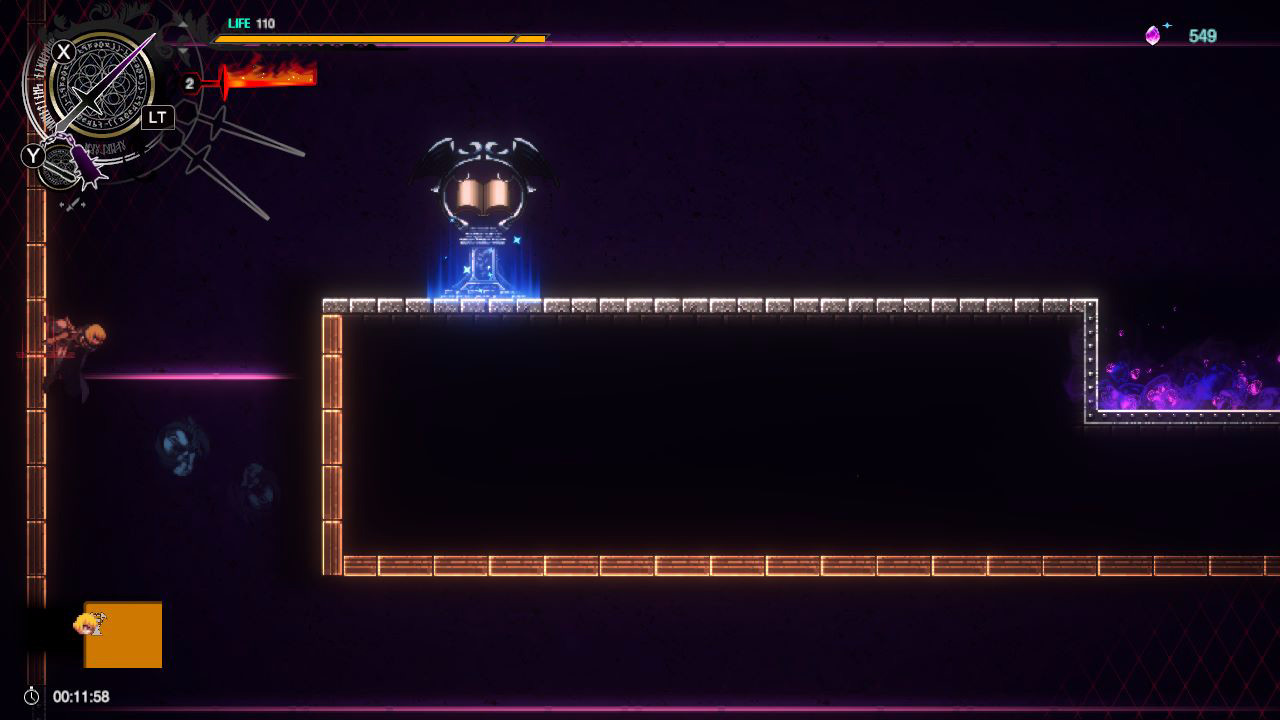The width and height of the screenshot is (1280, 720).
Task: Click the pink crystal currency icon
Action: 1151,34
